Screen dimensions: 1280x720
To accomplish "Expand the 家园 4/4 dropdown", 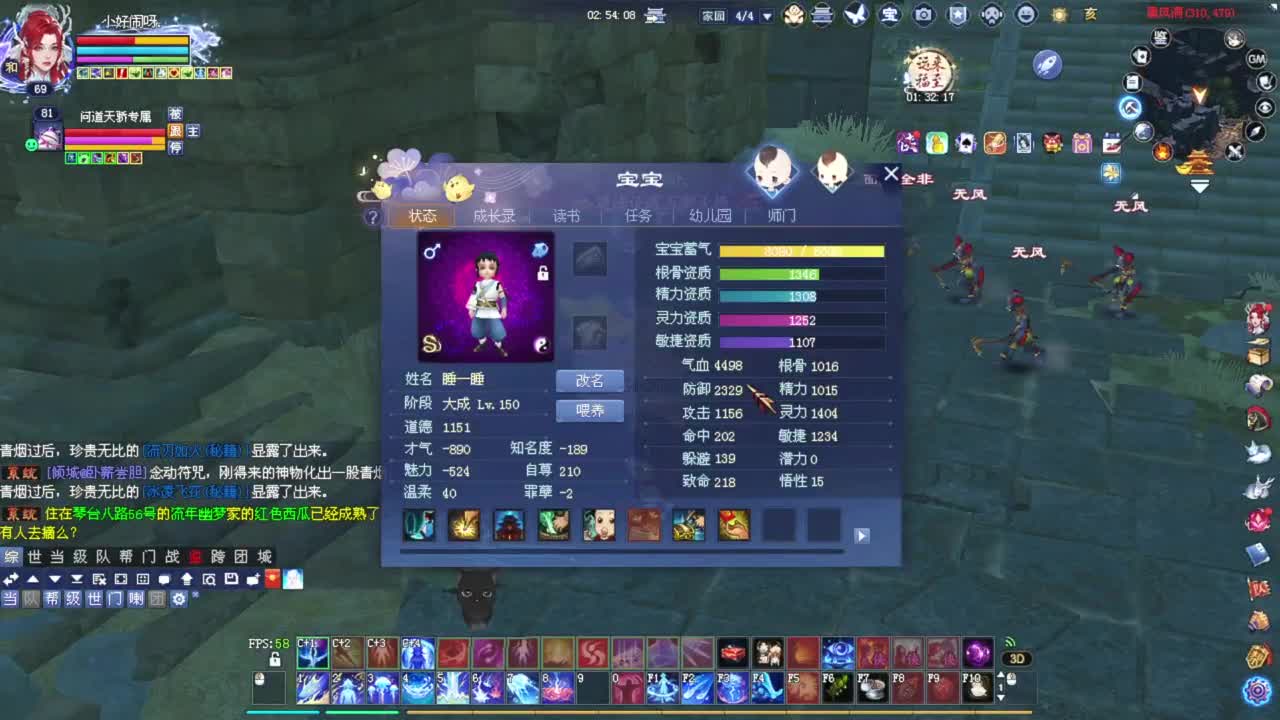I will point(766,16).
